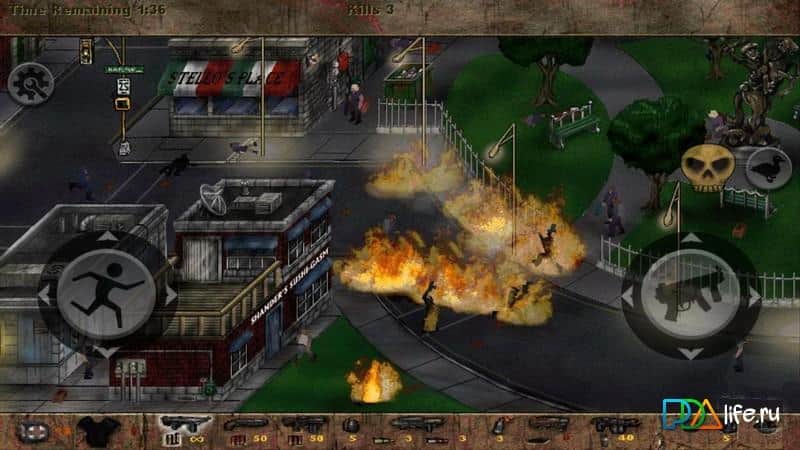Viewport: 800px width, 450px height.
Task: Open the gear settings button
Action: pos(30,82)
